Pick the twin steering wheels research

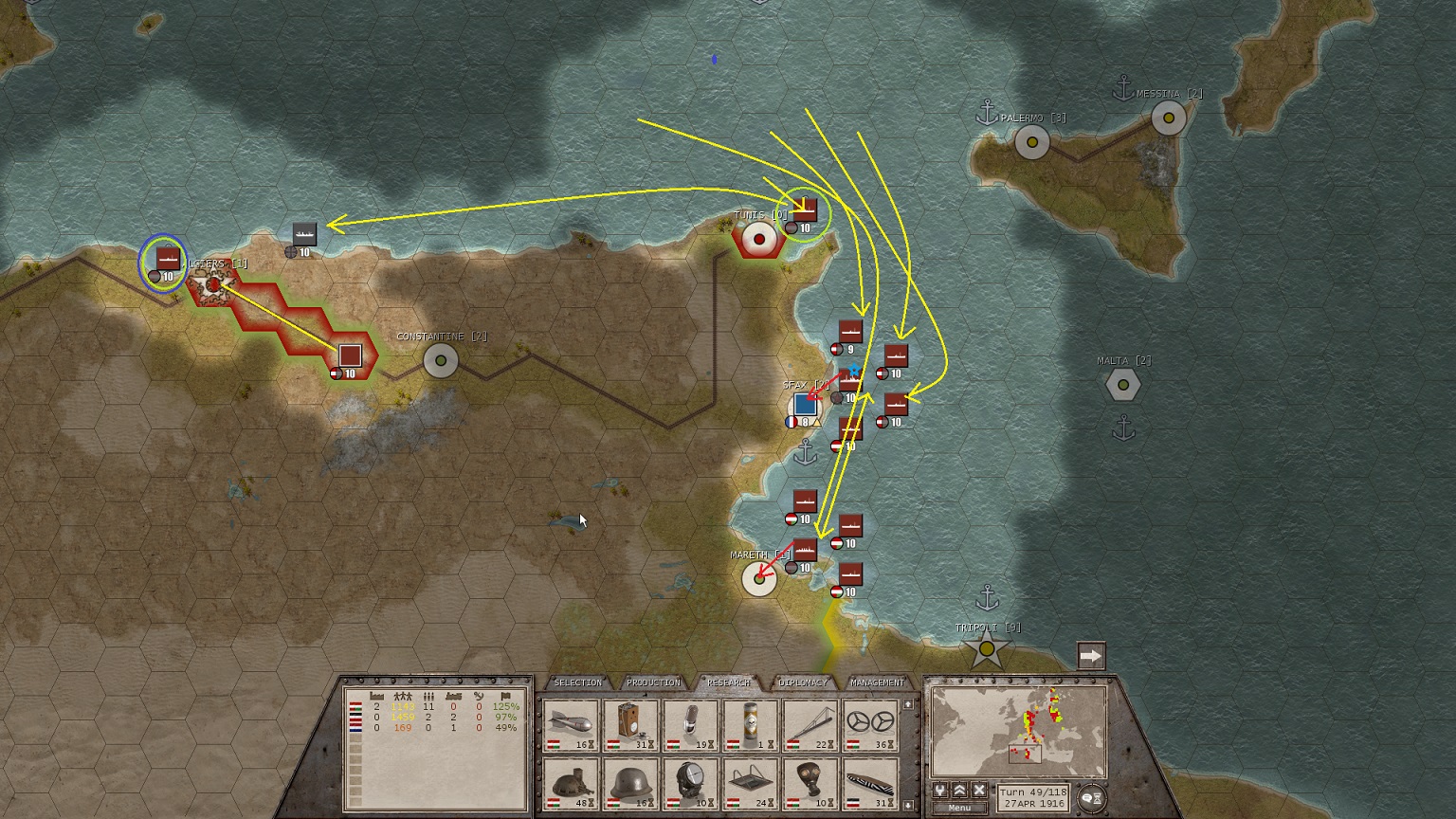pyautogui.click(x=870, y=725)
